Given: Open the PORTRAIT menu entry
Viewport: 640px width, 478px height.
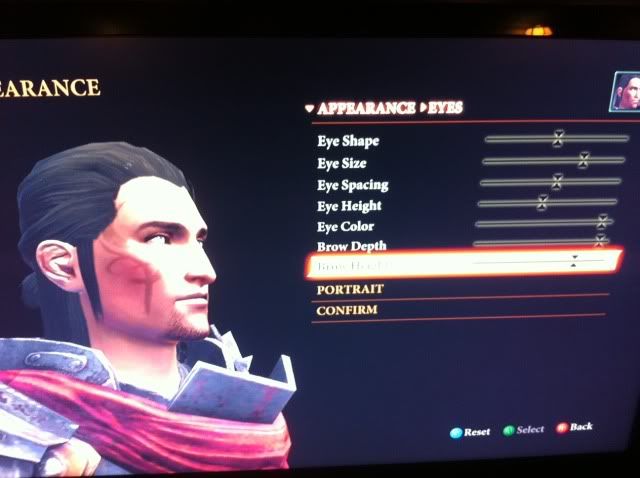Looking at the screenshot, I should (x=350, y=289).
